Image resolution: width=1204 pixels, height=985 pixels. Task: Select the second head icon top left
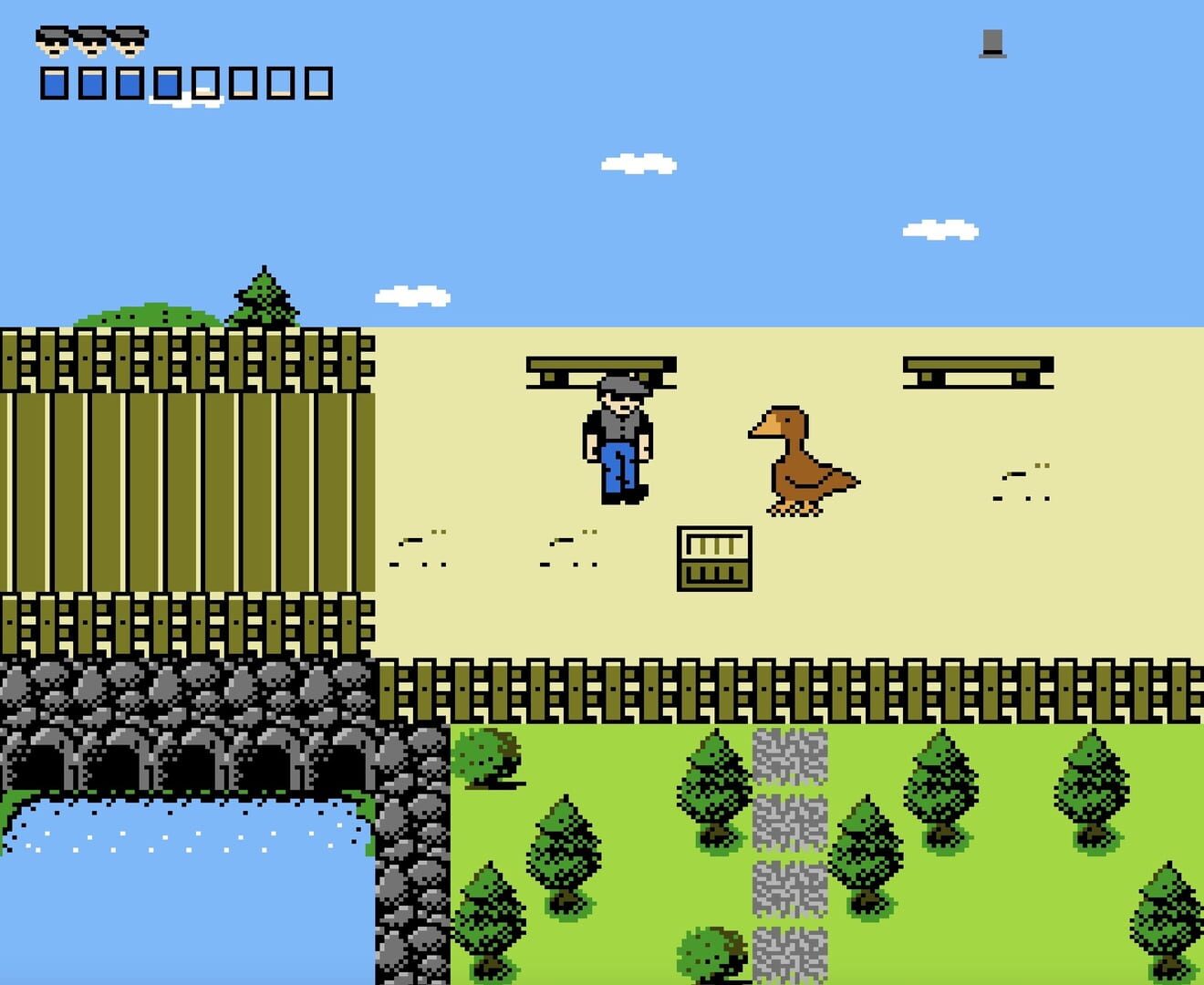tap(91, 41)
